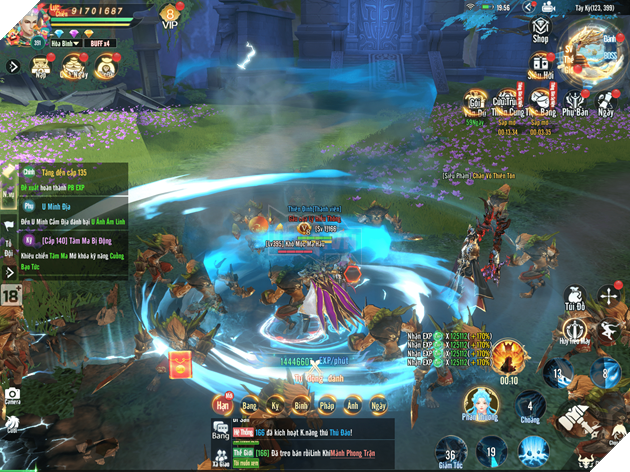The width and height of the screenshot is (630, 472).
Task: Switch to the Ảnh chat channel tab
Action: tap(351, 405)
